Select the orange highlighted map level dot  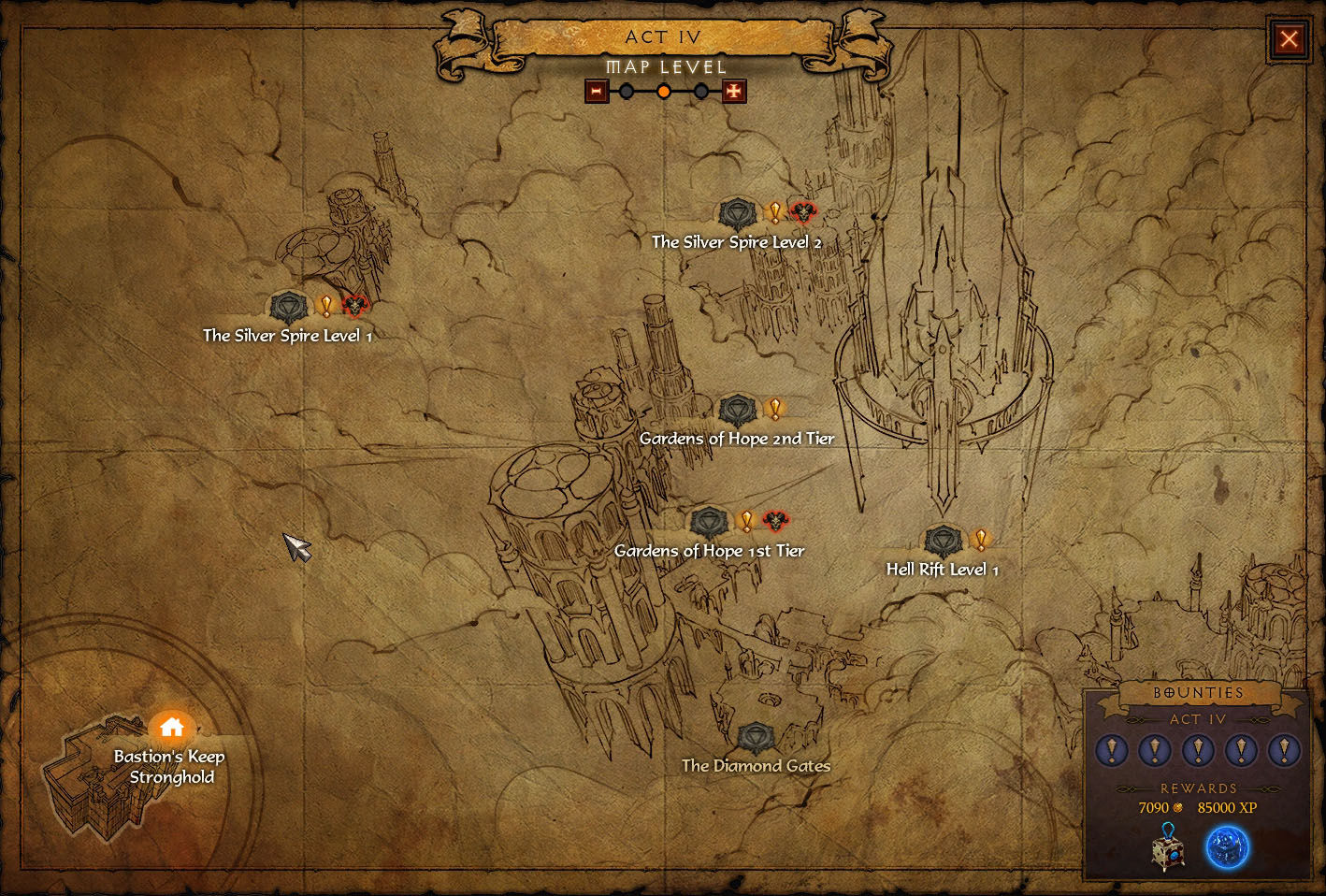point(664,92)
